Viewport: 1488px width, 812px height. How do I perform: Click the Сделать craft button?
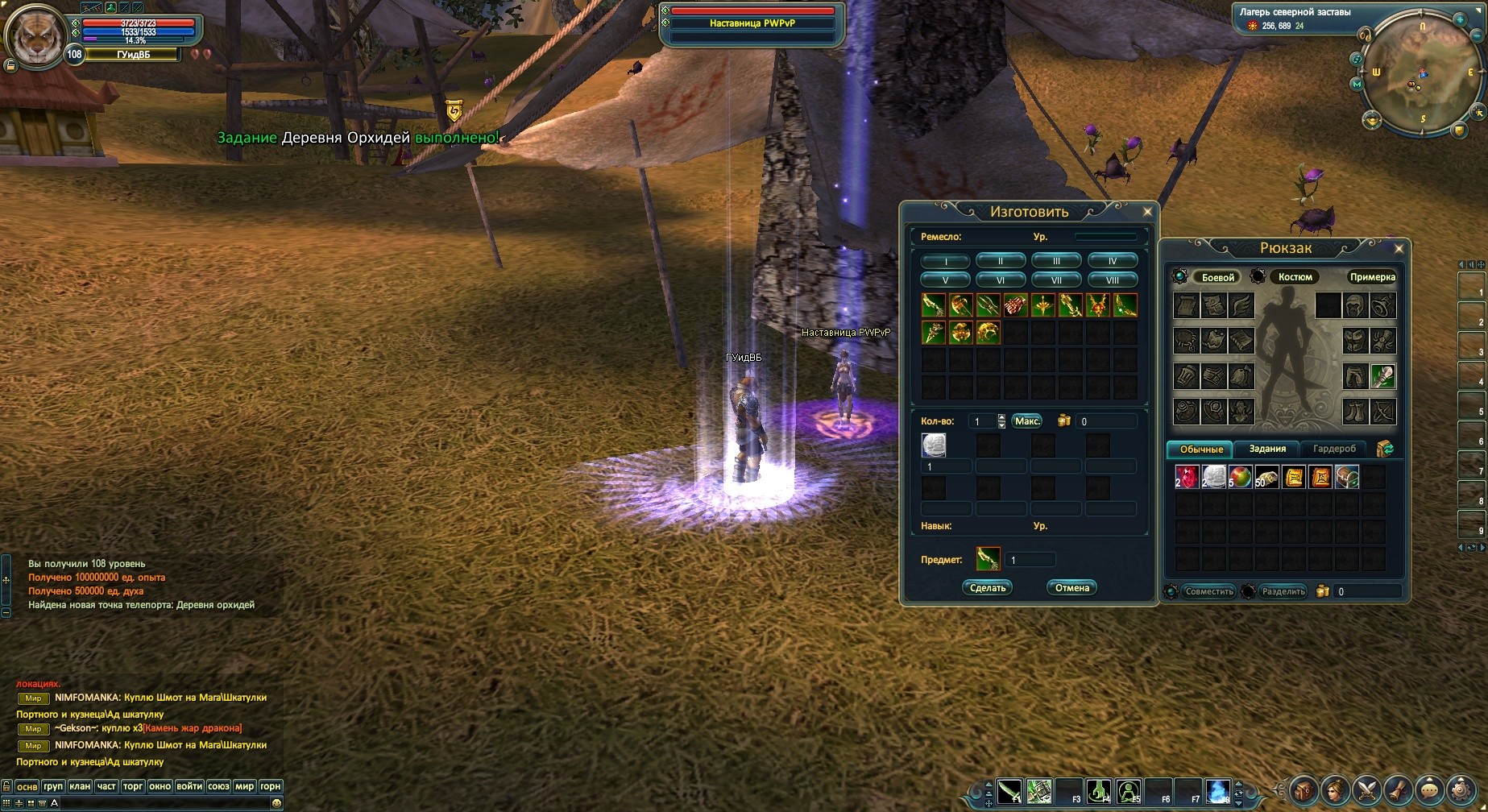pos(988,588)
